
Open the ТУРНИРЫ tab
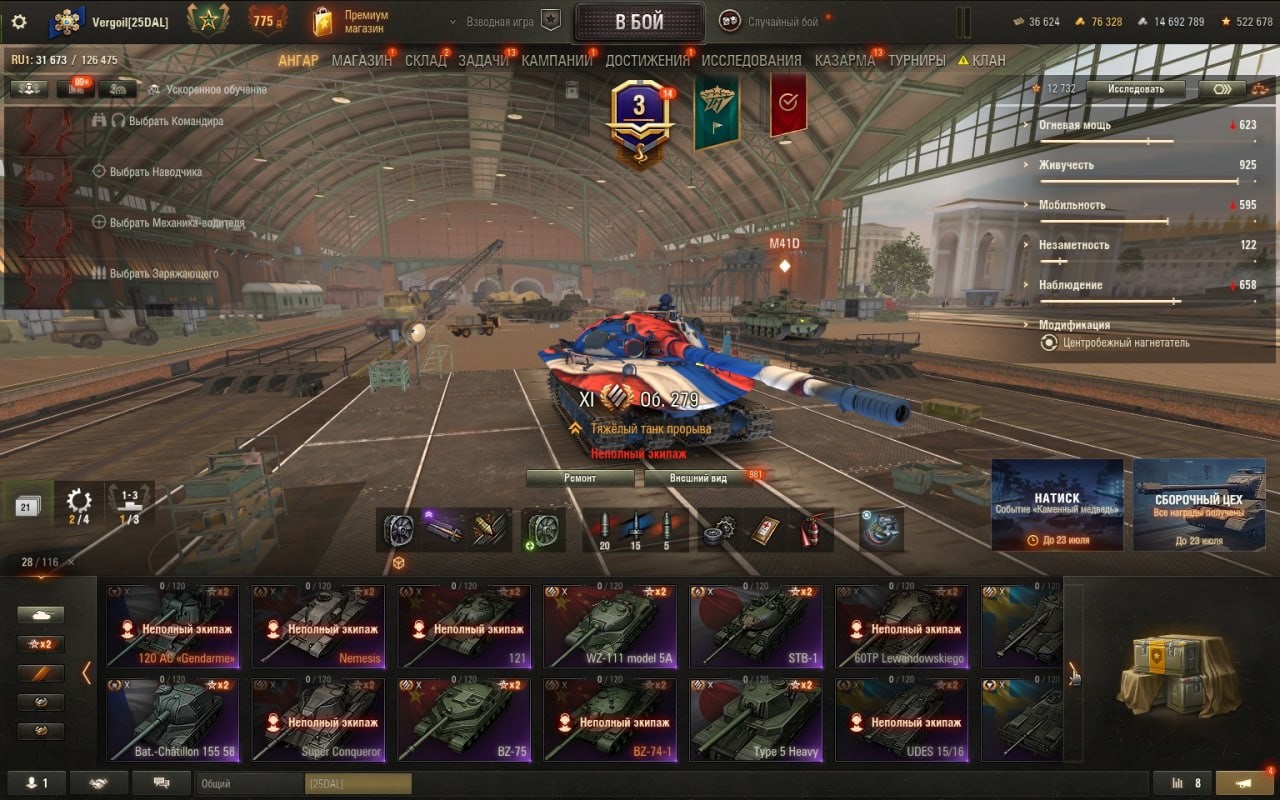[x=916, y=60]
